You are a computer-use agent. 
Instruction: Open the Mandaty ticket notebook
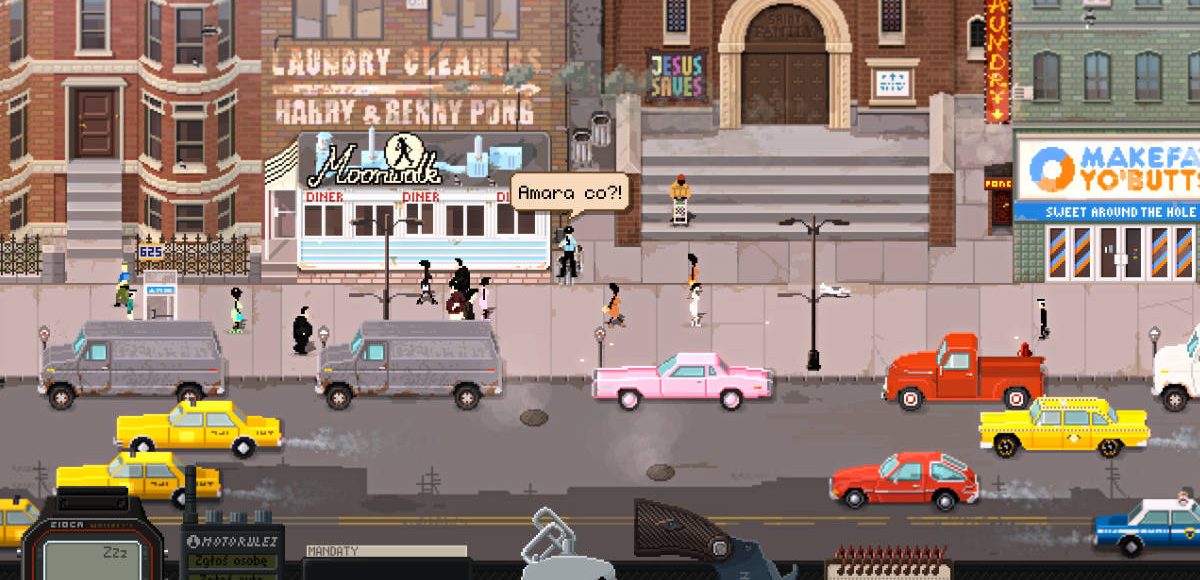coord(385,562)
